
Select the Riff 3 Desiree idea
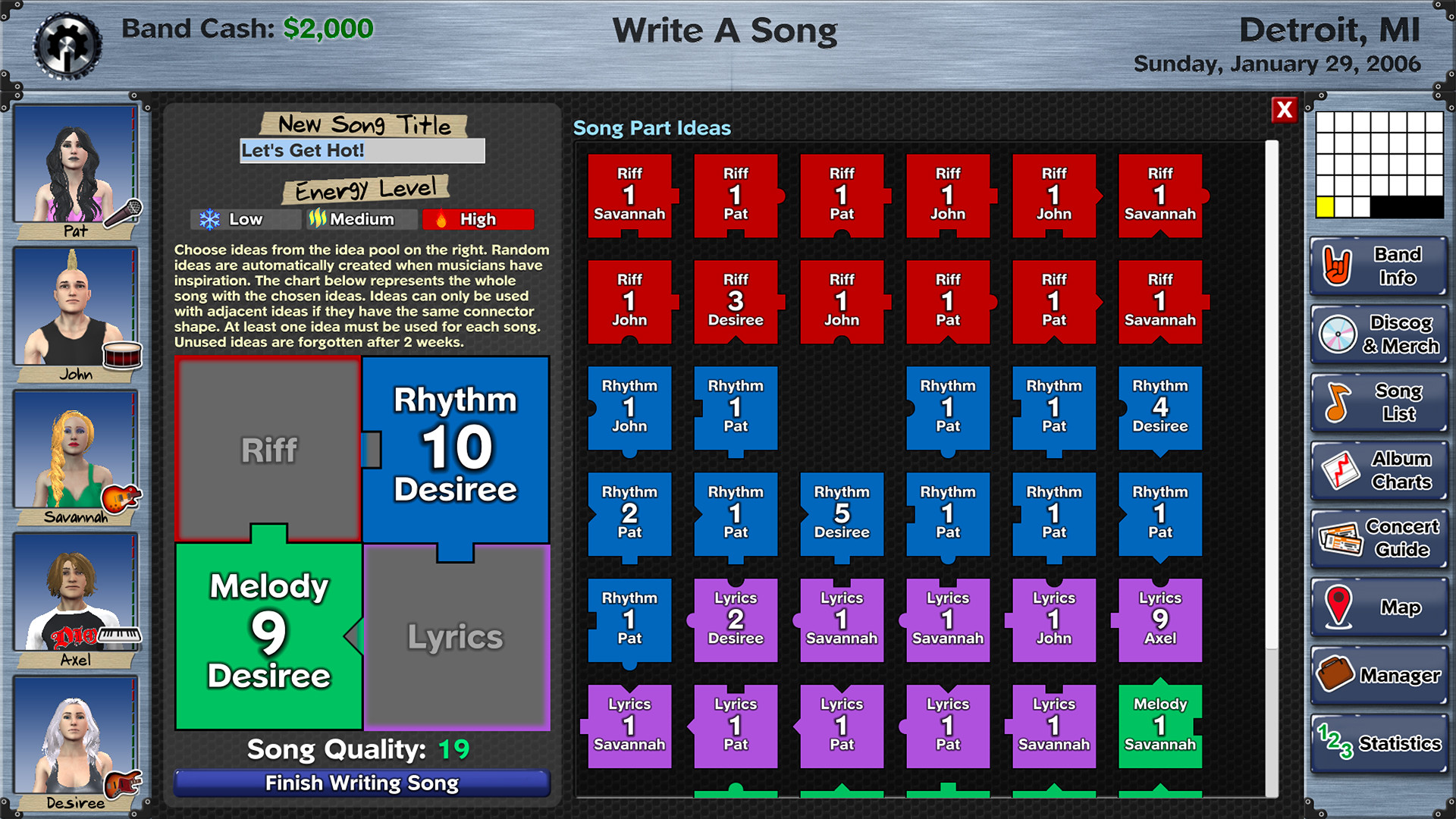pyautogui.click(x=735, y=301)
